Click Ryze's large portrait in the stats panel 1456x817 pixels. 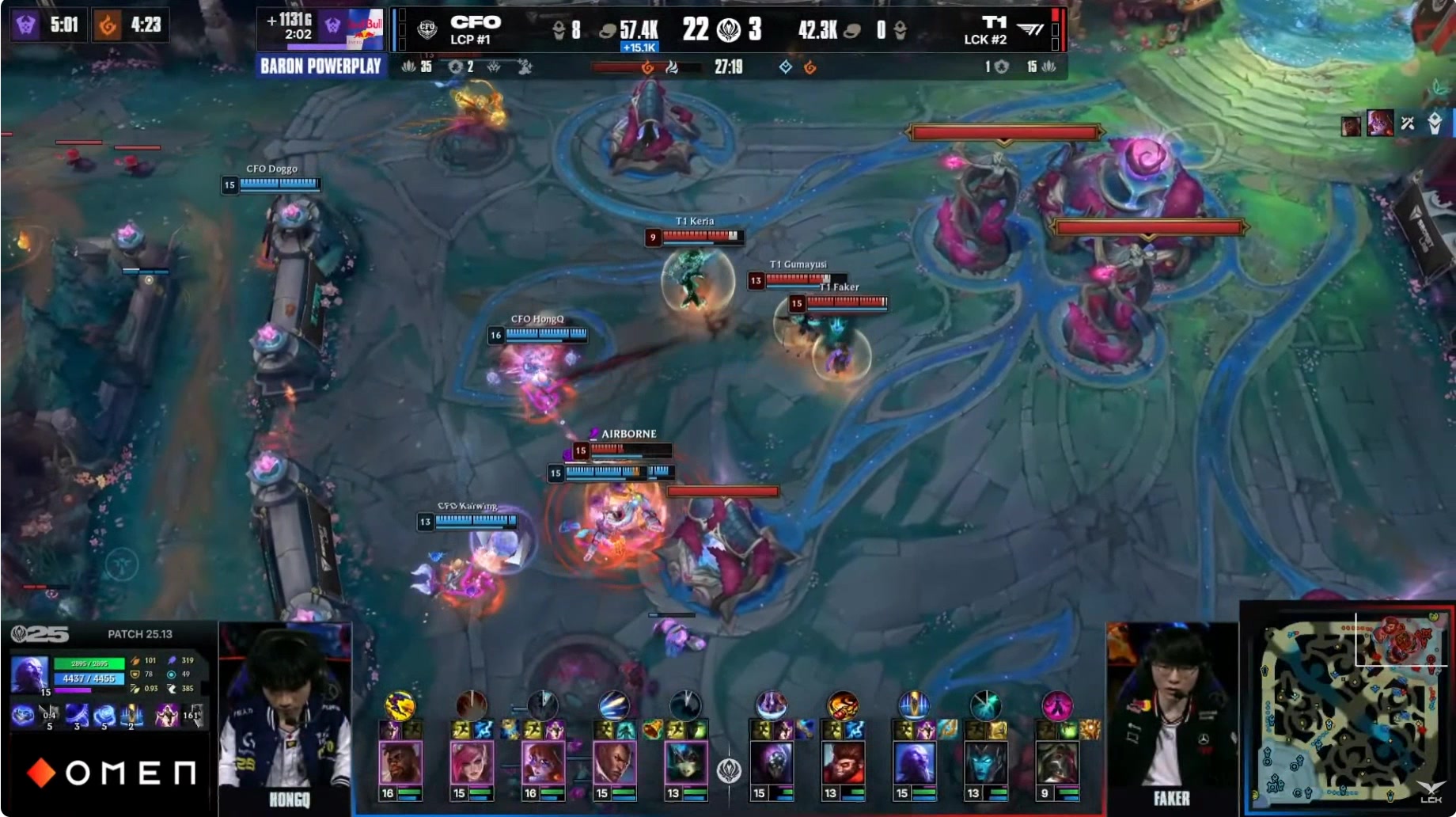[30, 674]
